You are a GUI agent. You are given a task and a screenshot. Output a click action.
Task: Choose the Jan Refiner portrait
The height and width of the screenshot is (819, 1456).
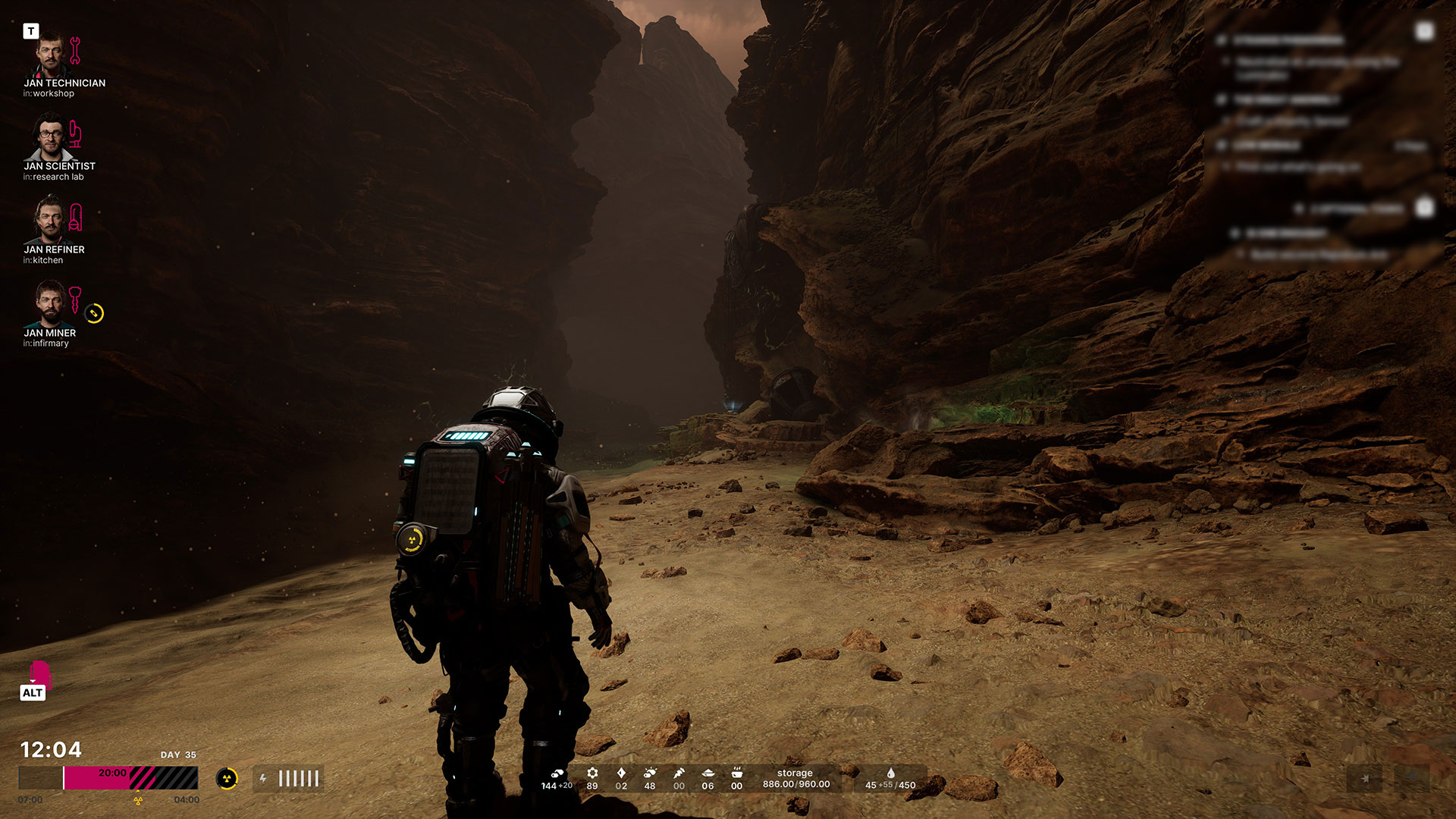(51, 220)
